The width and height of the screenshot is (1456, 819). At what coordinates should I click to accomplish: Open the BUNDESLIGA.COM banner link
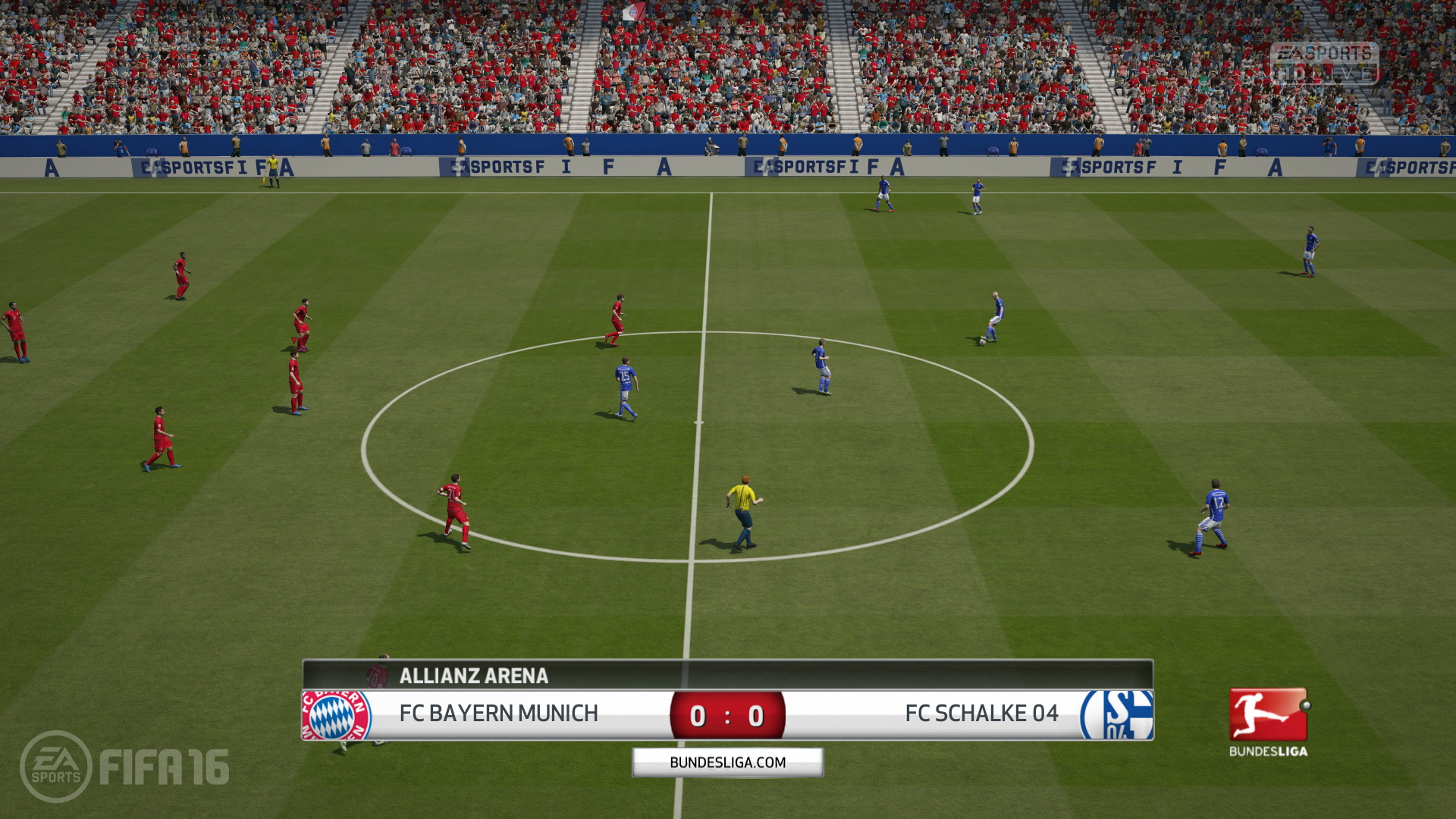coord(727,761)
